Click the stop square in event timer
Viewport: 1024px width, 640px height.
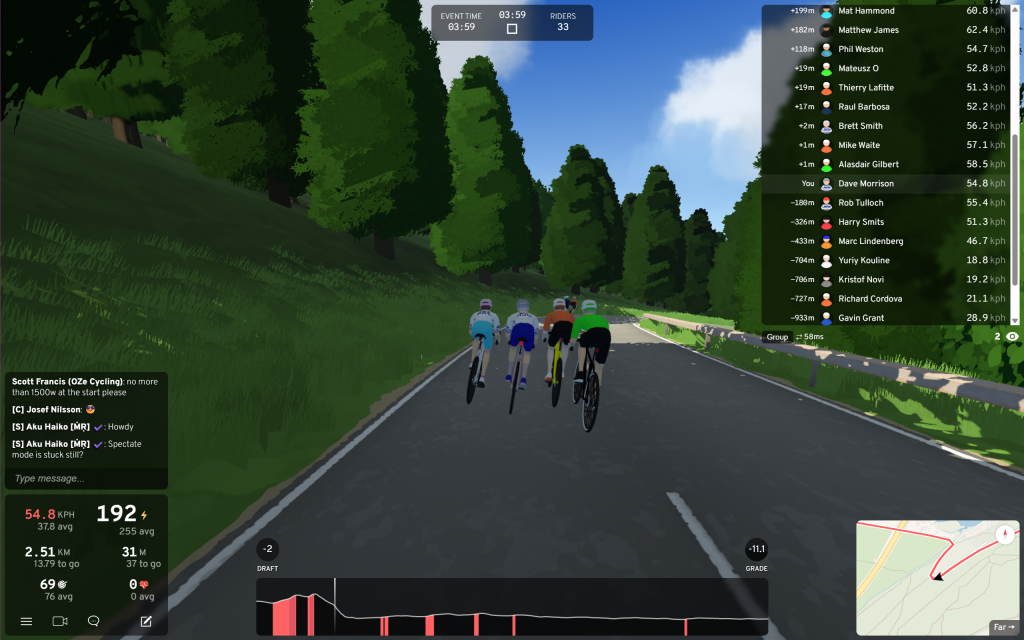[x=512, y=29]
